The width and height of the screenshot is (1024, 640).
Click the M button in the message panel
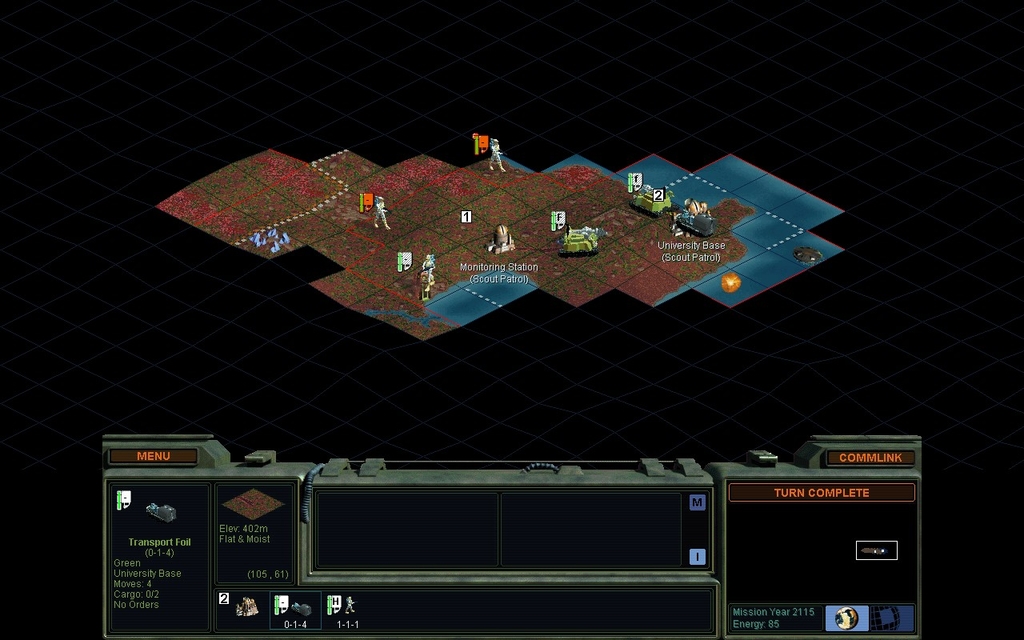697,503
